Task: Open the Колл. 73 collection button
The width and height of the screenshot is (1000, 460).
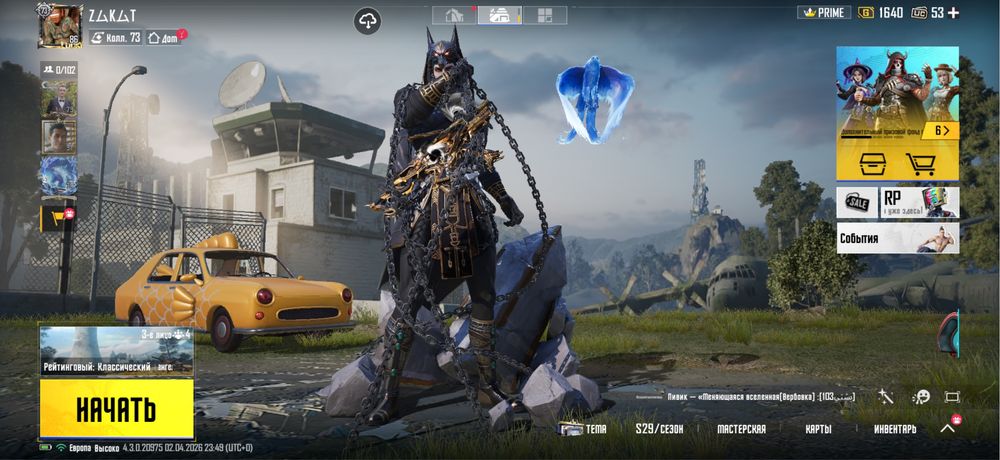Action: 116,37
